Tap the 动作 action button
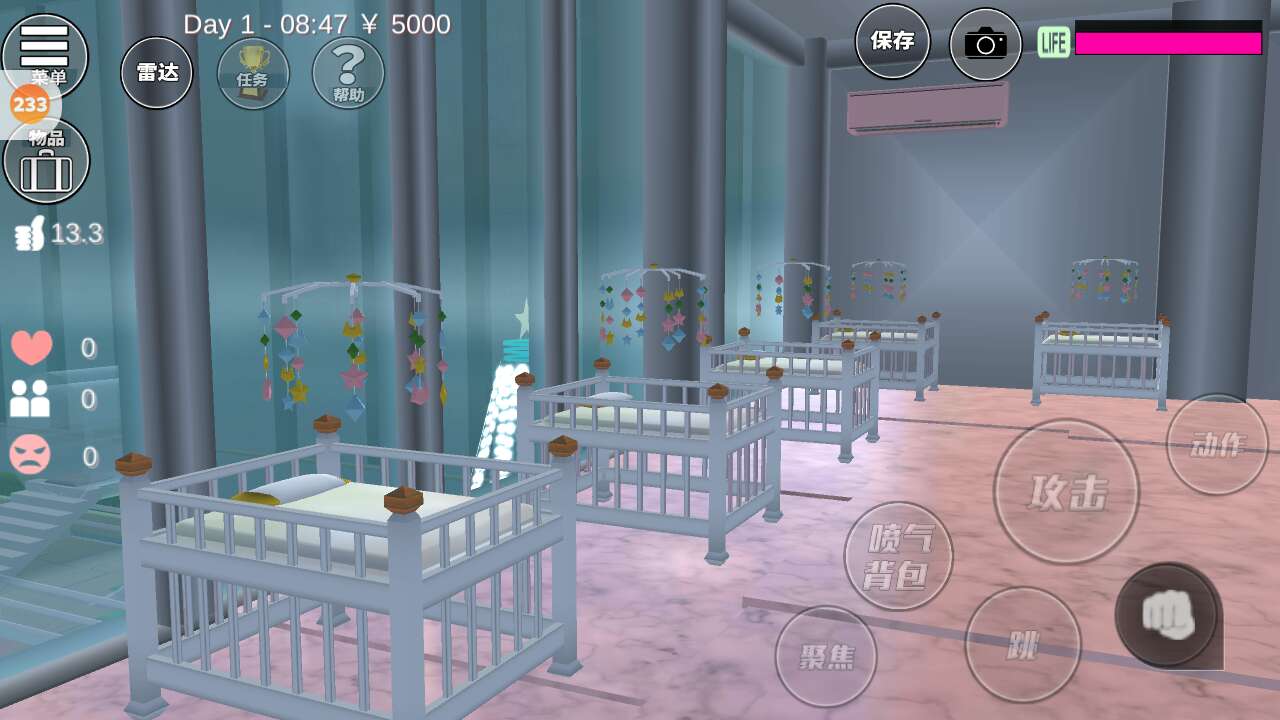1280x720 pixels. (1217, 444)
